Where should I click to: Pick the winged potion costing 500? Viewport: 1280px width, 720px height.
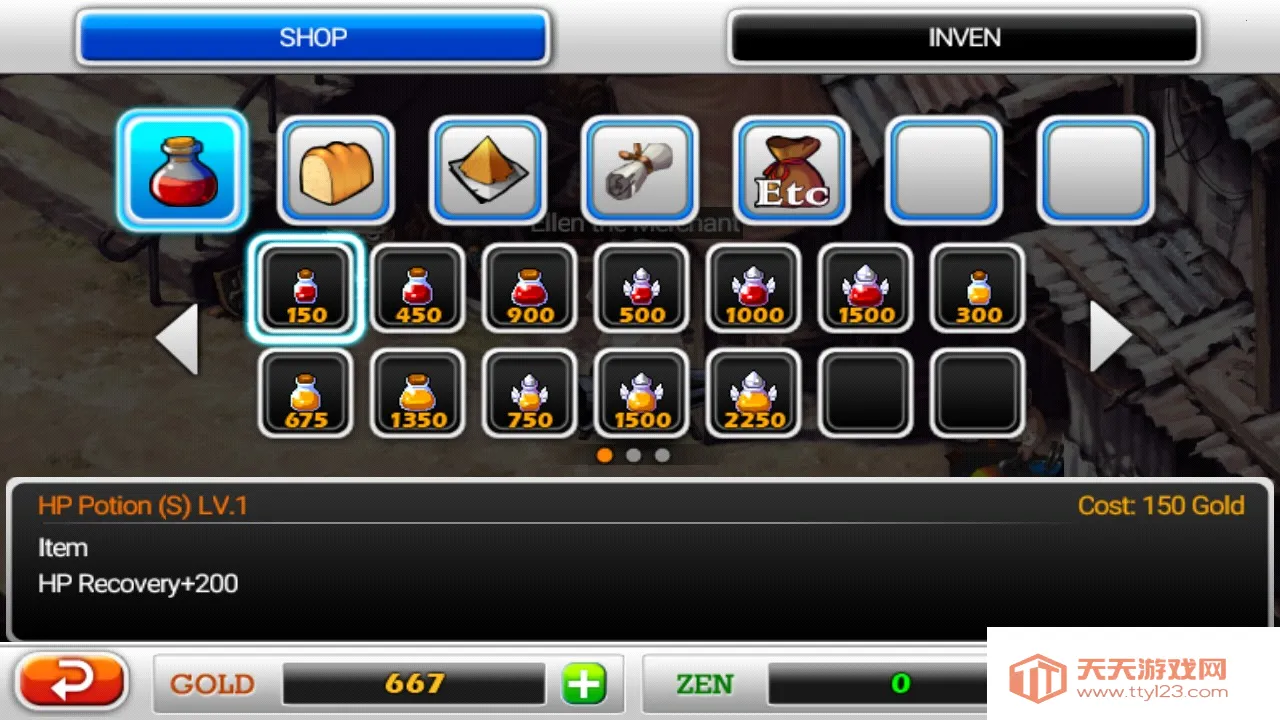642,290
